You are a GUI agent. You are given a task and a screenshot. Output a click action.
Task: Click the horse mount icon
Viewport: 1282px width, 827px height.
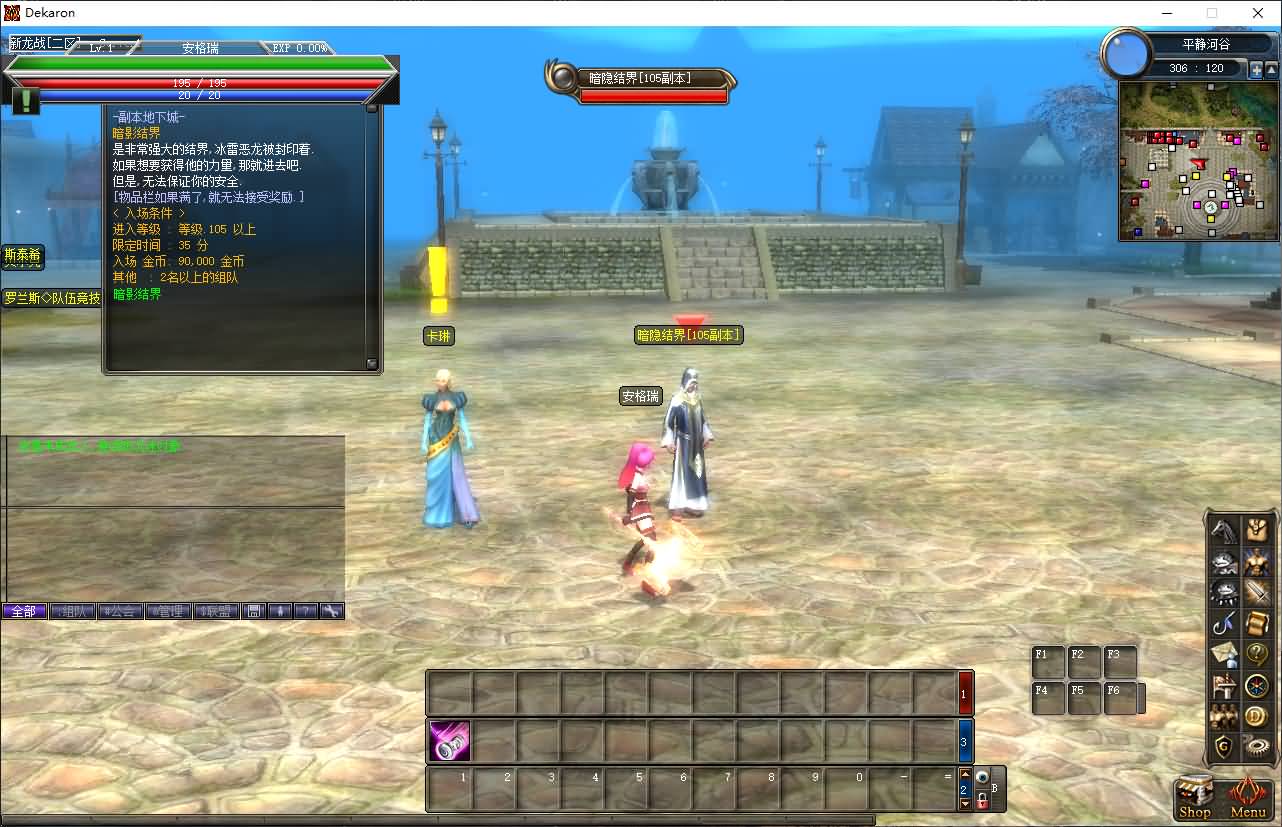point(1224,530)
